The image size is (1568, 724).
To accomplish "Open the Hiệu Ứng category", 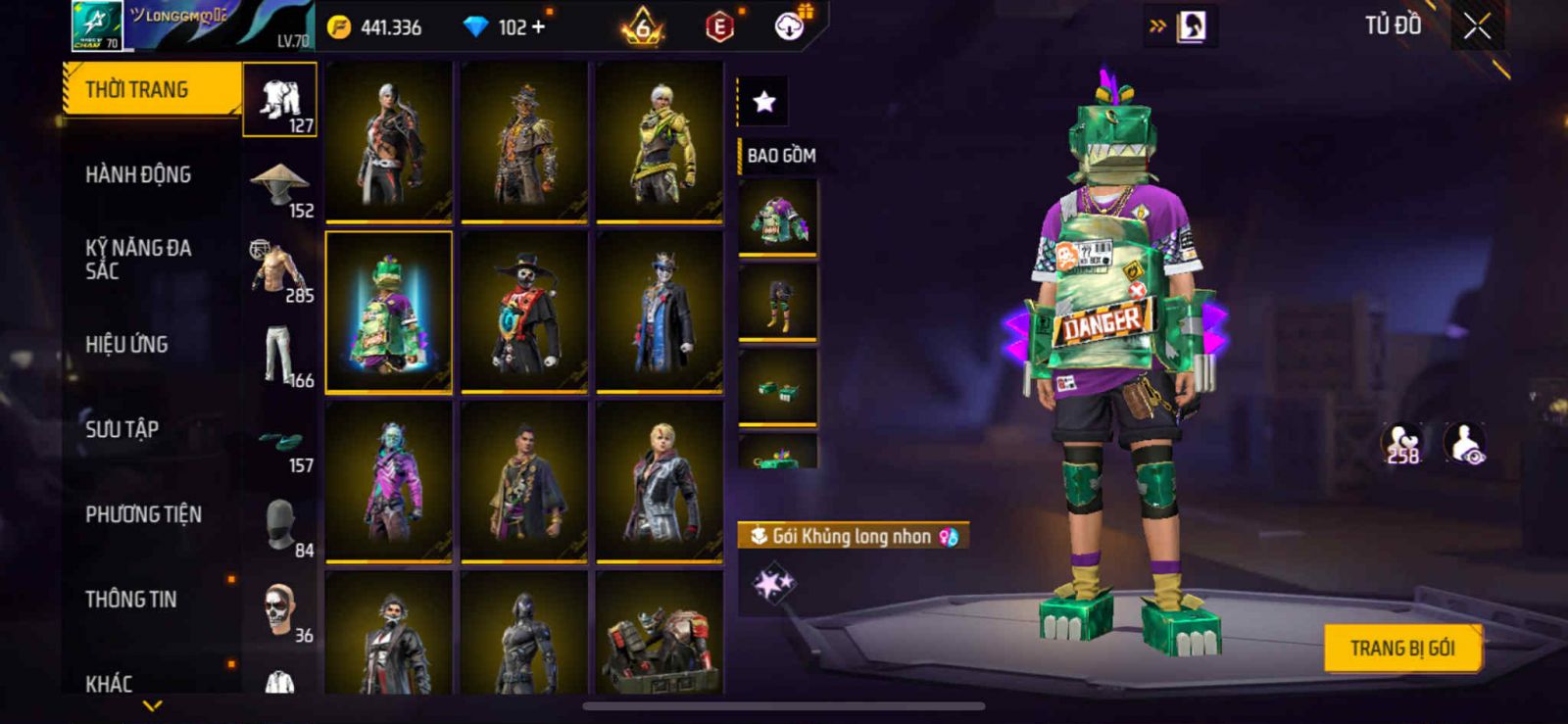I will (126, 344).
